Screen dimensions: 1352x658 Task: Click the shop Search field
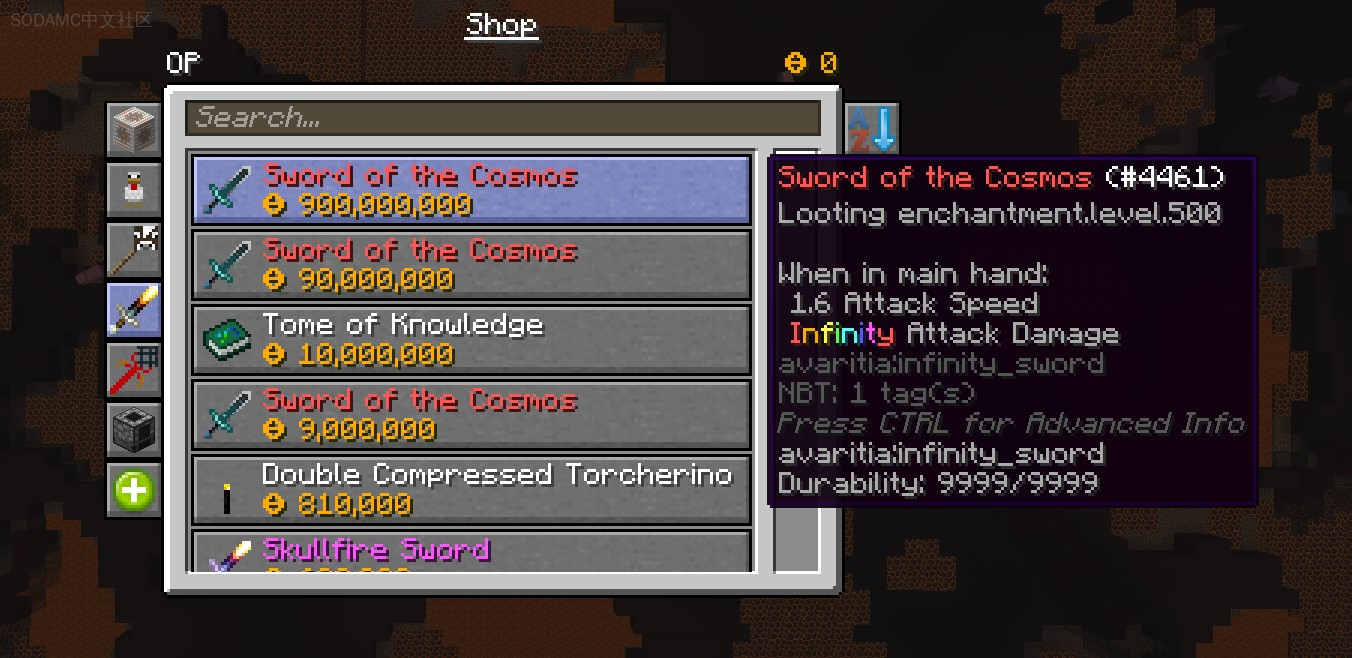pos(502,118)
